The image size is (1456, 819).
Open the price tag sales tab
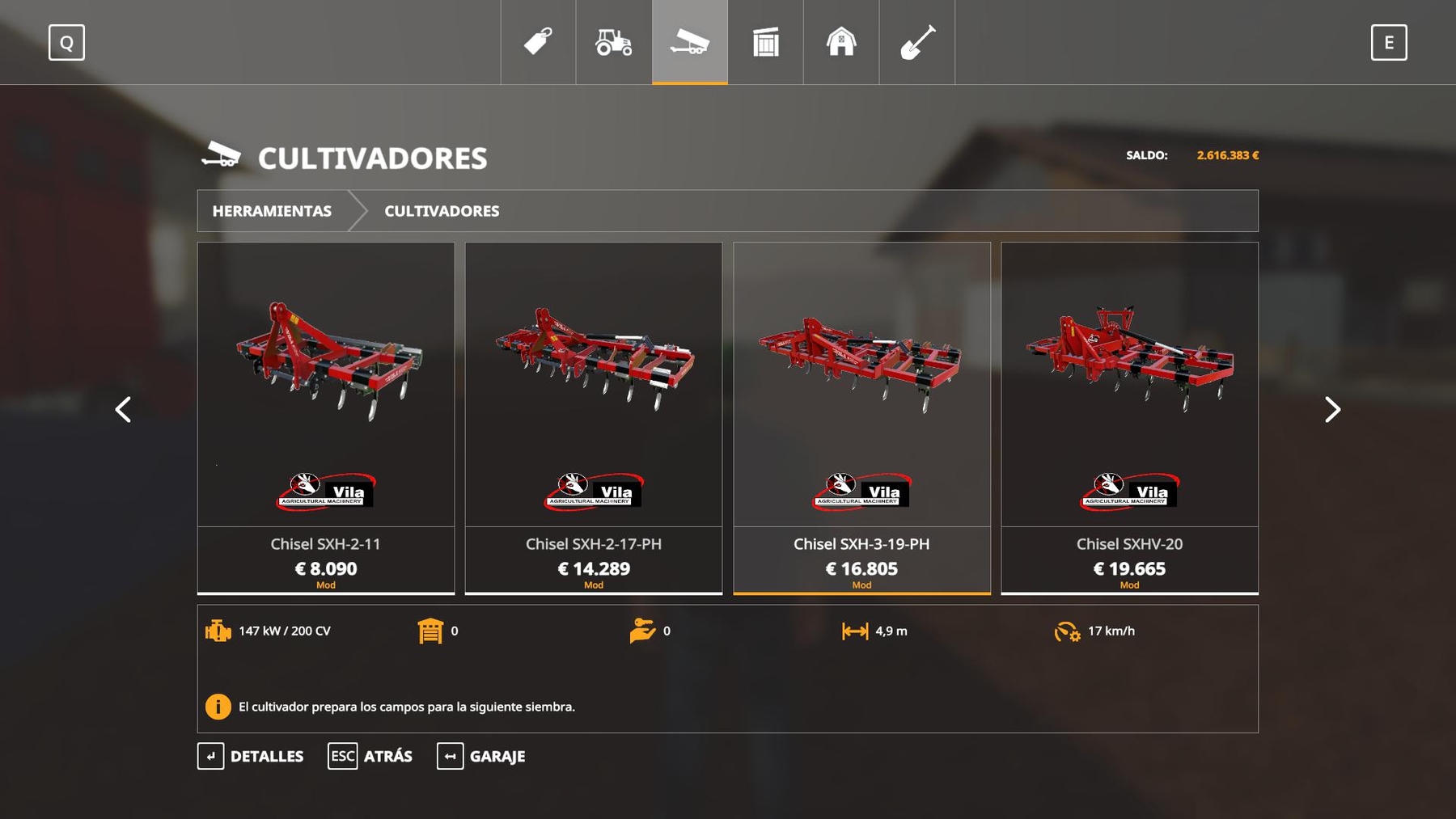pos(538,41)
